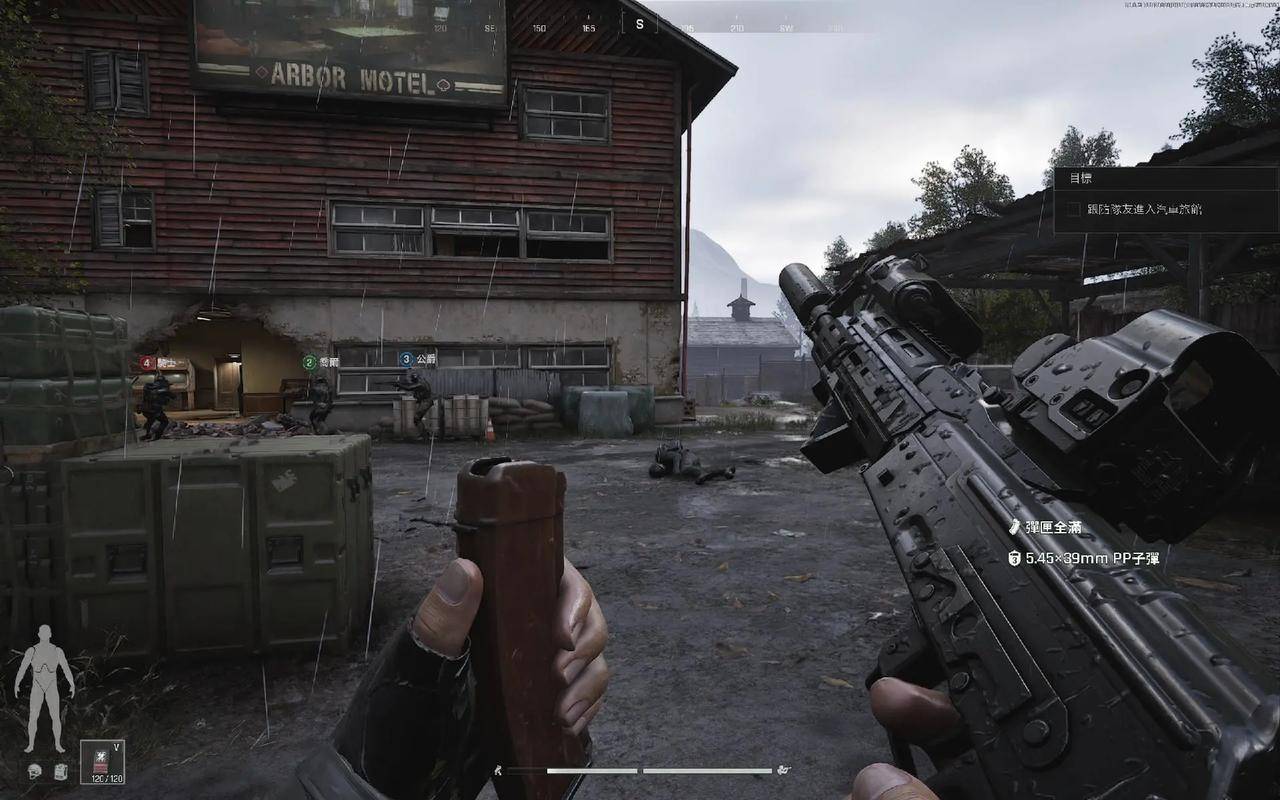This screenshot has height=800, width=1280.
Task: Select the body health silhouette icon
Action: pyautogui.click(x=44, y=688)
